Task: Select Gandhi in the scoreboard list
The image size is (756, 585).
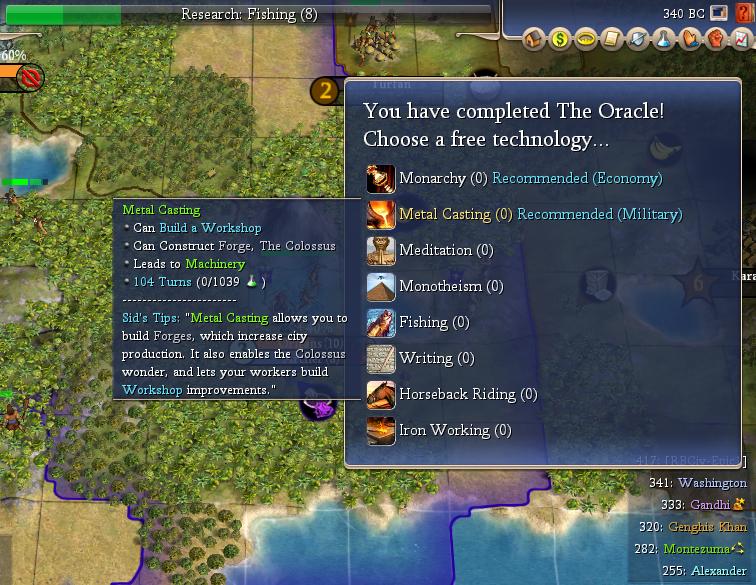Action: [x=712, y=505]
